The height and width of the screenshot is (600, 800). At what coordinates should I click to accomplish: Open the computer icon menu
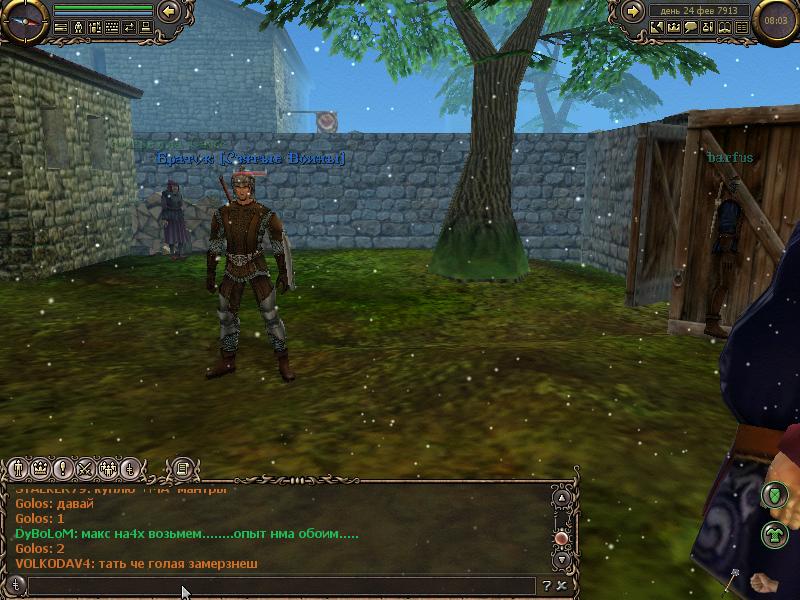tap(146, 28)
